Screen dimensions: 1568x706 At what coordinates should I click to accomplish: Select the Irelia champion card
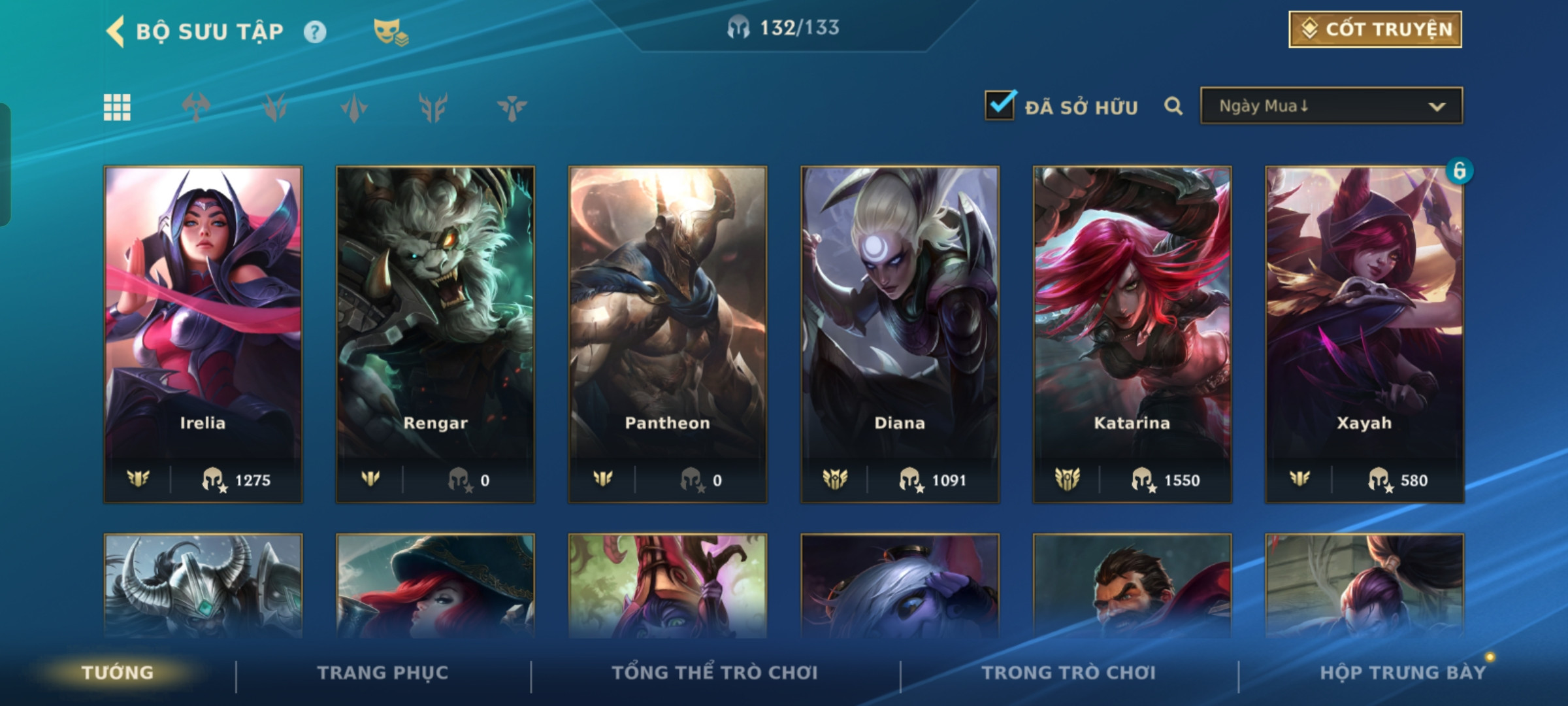[x=203, y=333]
